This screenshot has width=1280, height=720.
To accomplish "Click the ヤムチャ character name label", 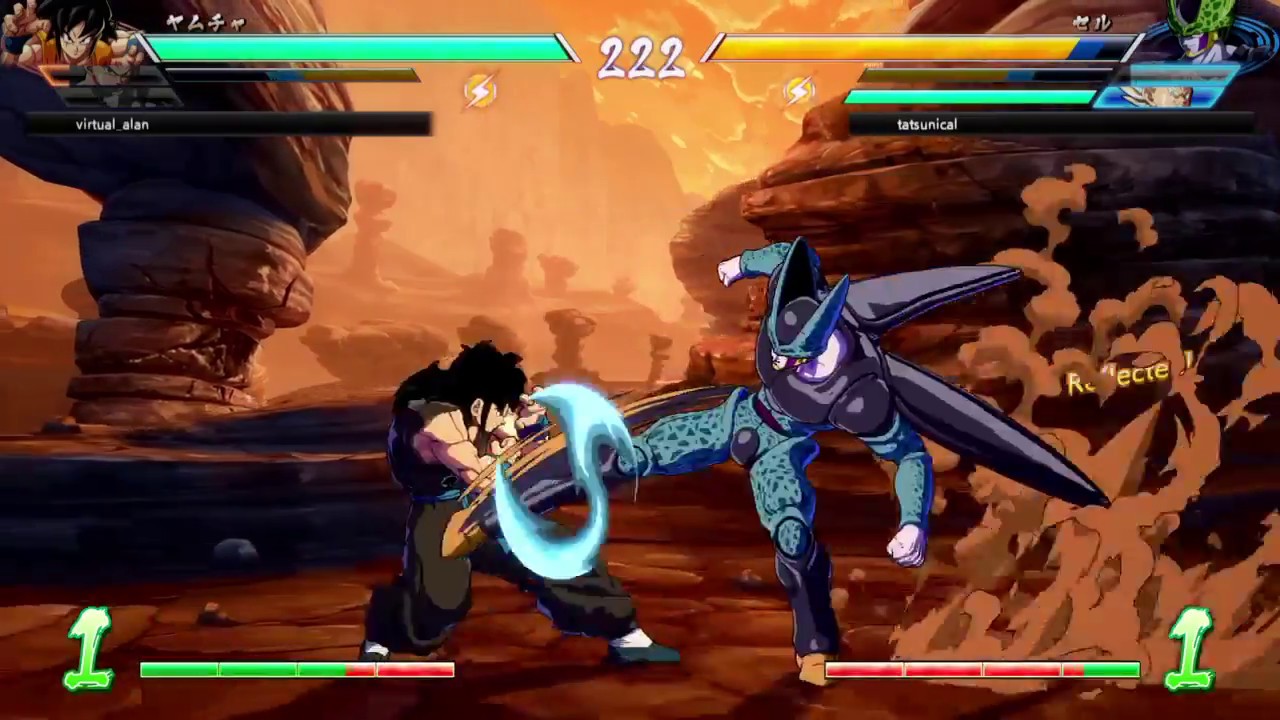I will 205,24.
